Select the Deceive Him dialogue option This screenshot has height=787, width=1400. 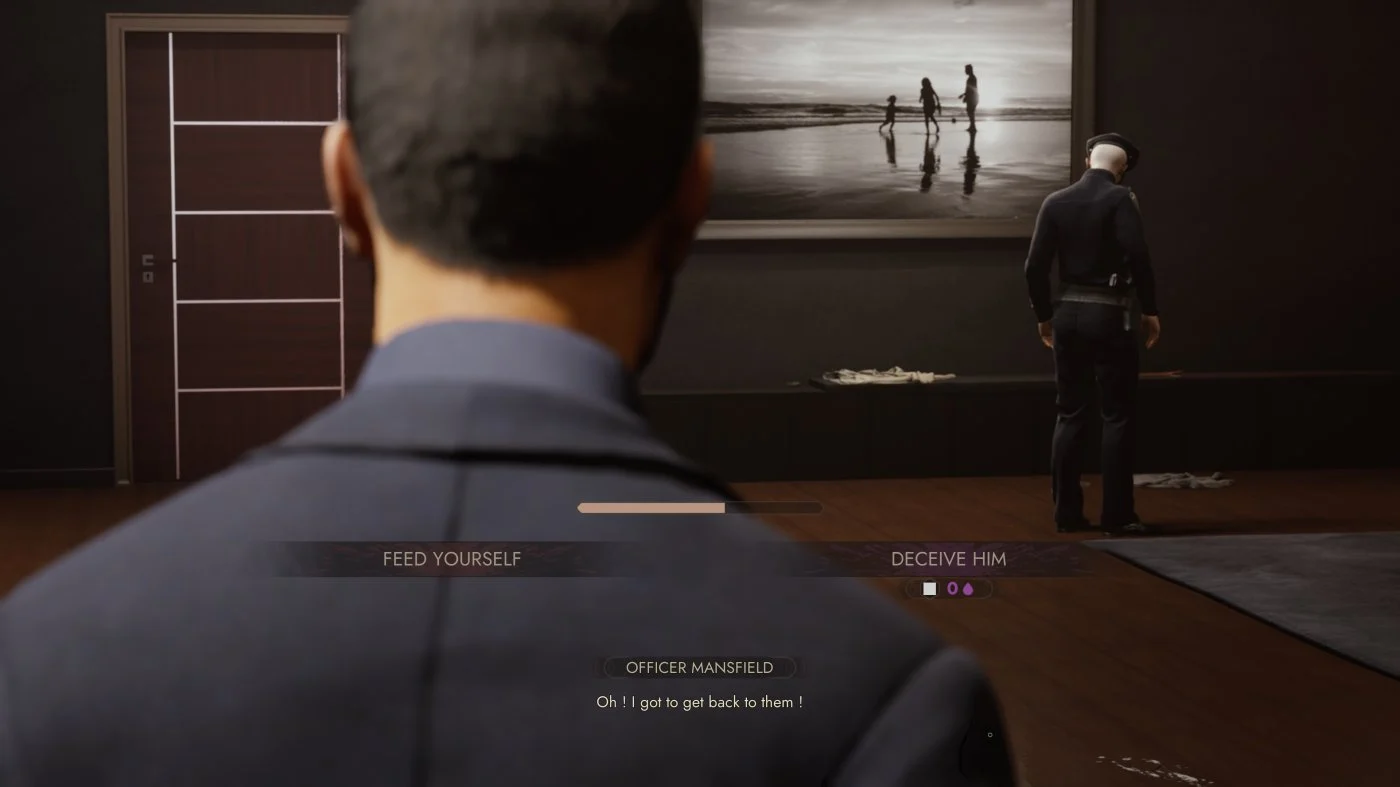pos(948,559)
